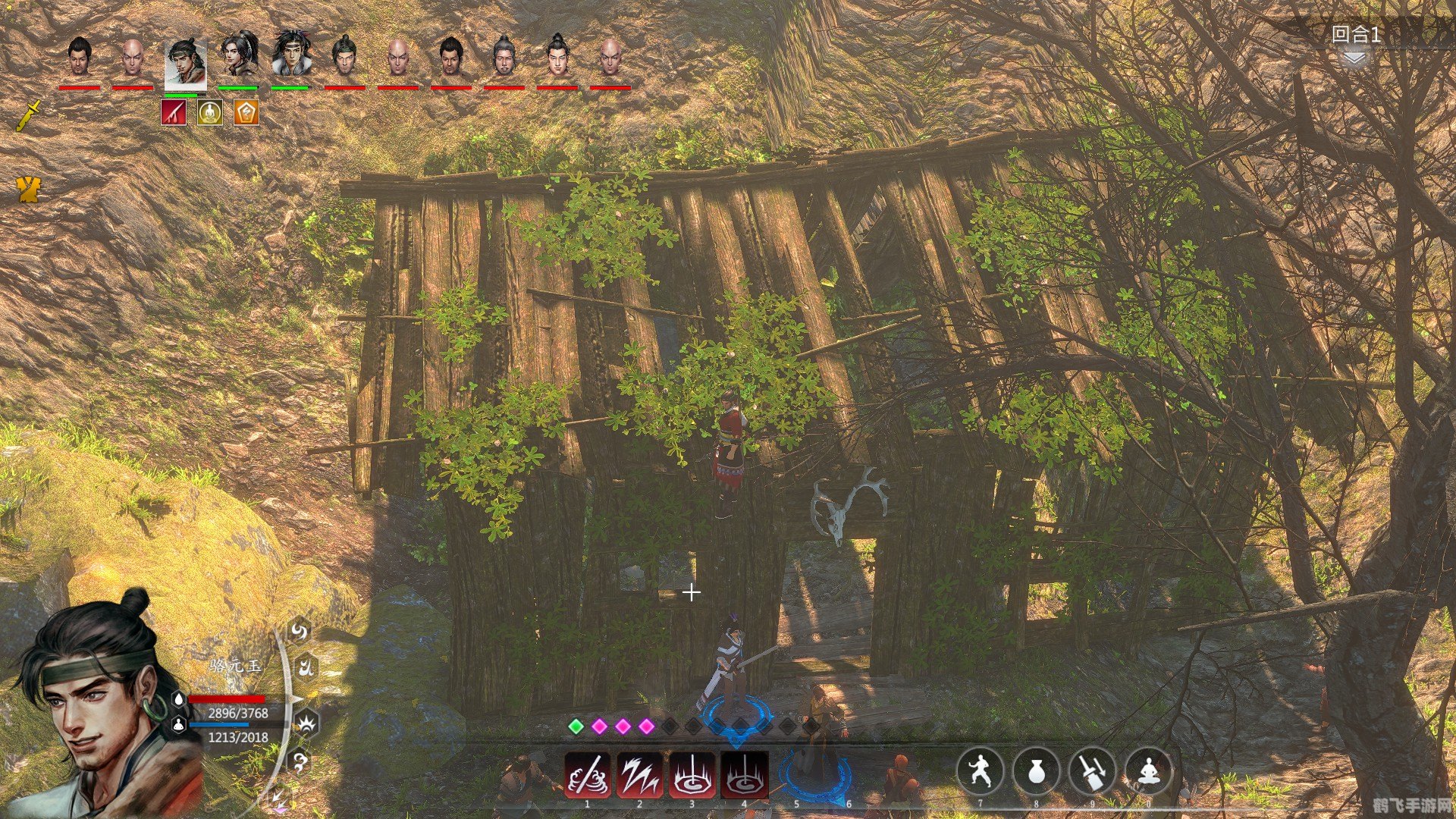Image resolution: width=1456 pixels, height=819 pixels.
Task: Activate skill 1 whirlwind staff attack
Action: click(x=588, y=775)
